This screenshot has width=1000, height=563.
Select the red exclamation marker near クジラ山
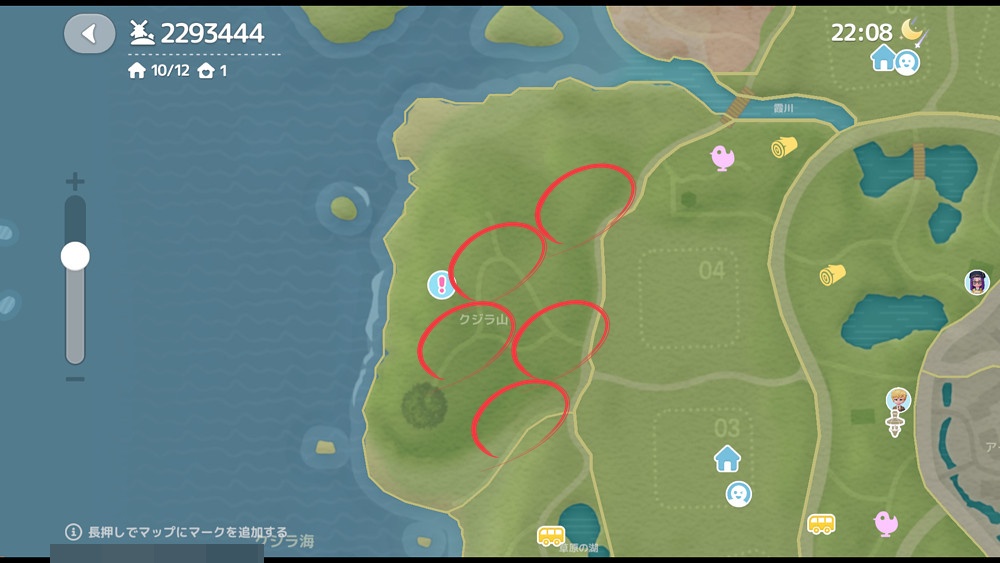441,285
